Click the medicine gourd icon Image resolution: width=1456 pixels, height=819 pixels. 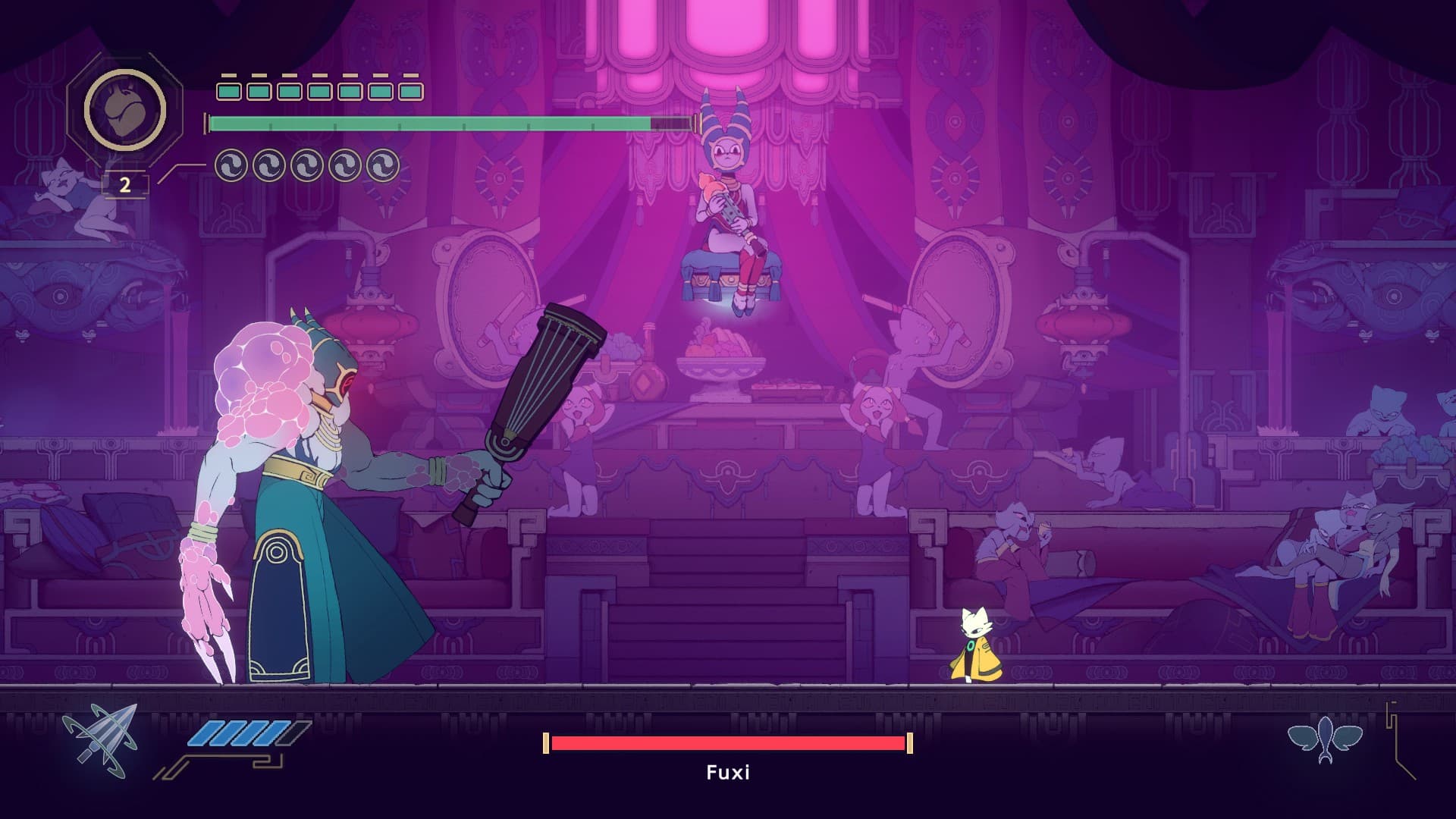coord(124,110)
